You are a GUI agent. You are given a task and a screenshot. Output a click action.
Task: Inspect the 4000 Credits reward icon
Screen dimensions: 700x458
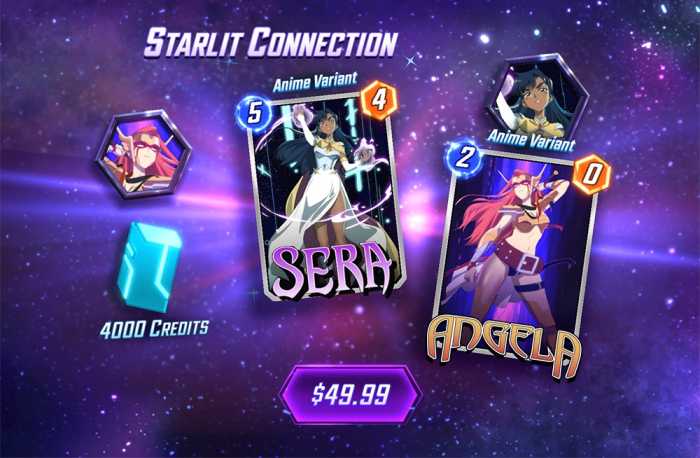[151, 267]
